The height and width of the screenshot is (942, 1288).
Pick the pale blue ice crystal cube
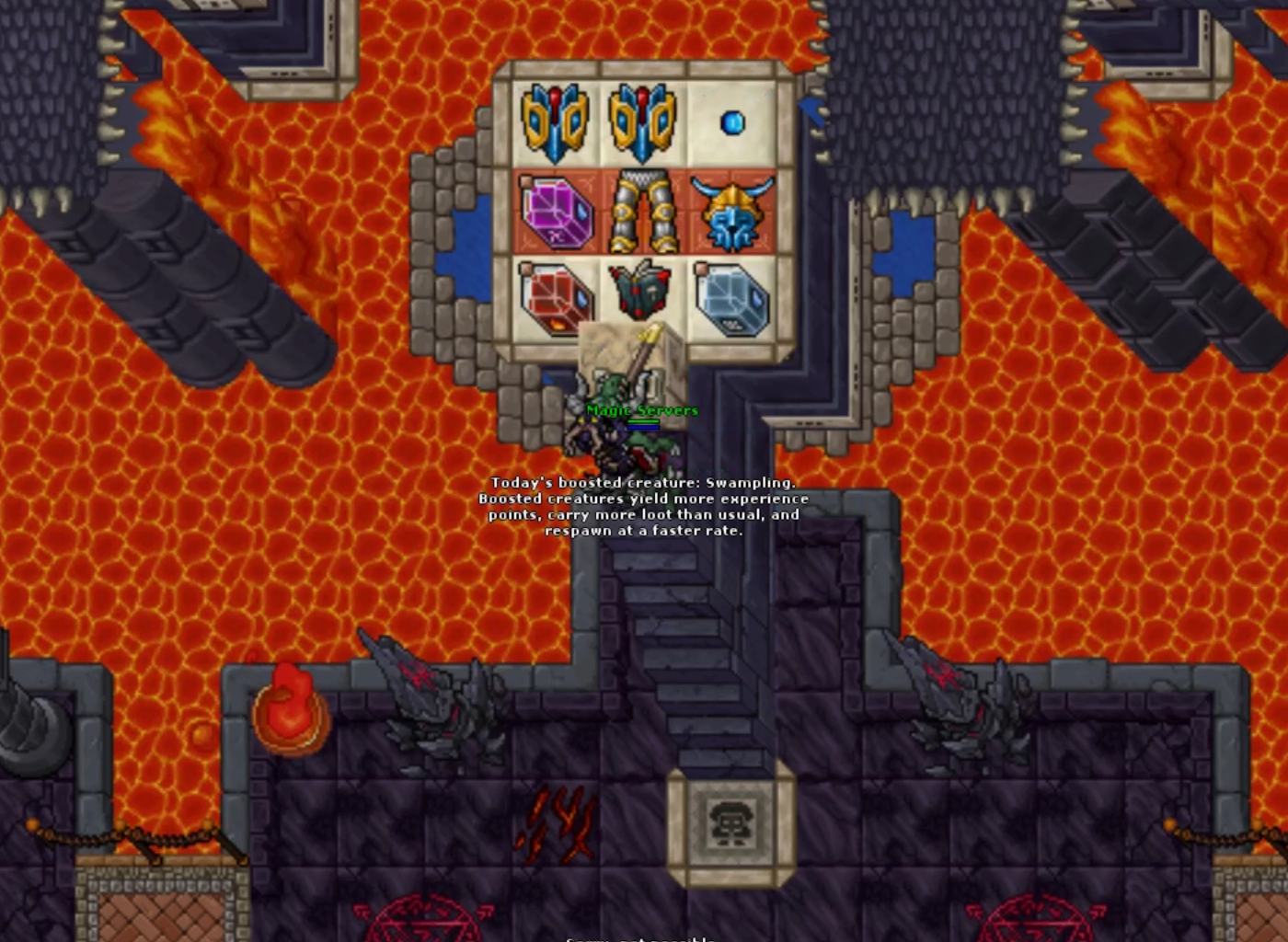tap(732, 298)
